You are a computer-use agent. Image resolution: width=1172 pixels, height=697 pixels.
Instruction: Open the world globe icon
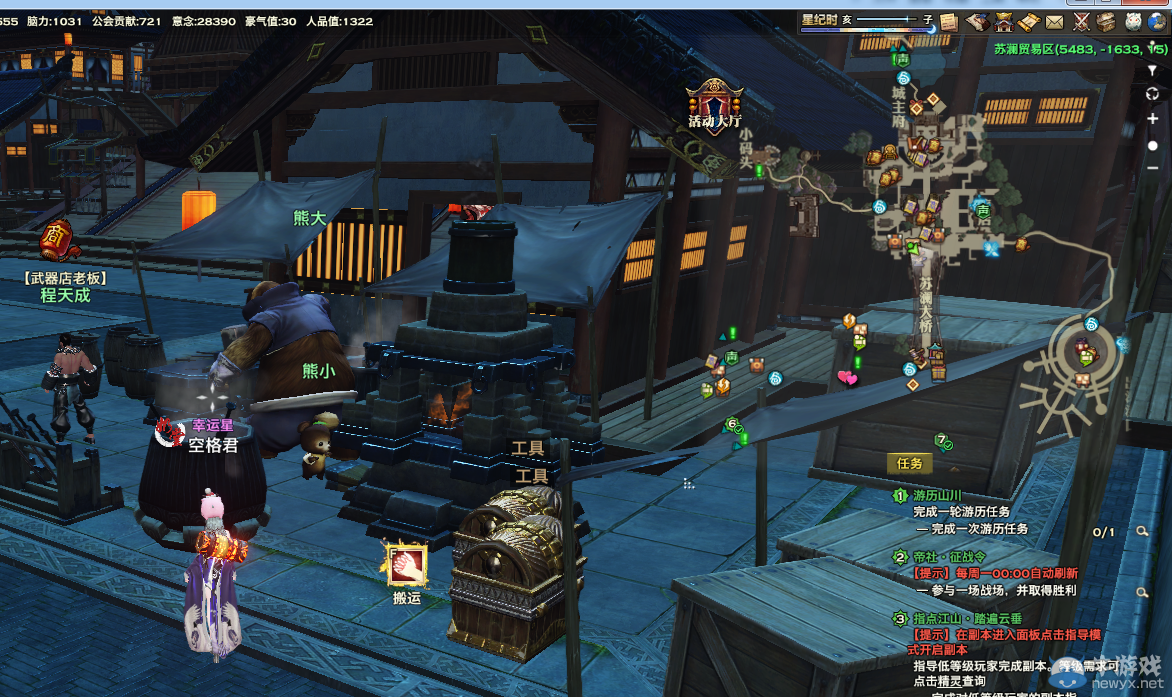1157,22
